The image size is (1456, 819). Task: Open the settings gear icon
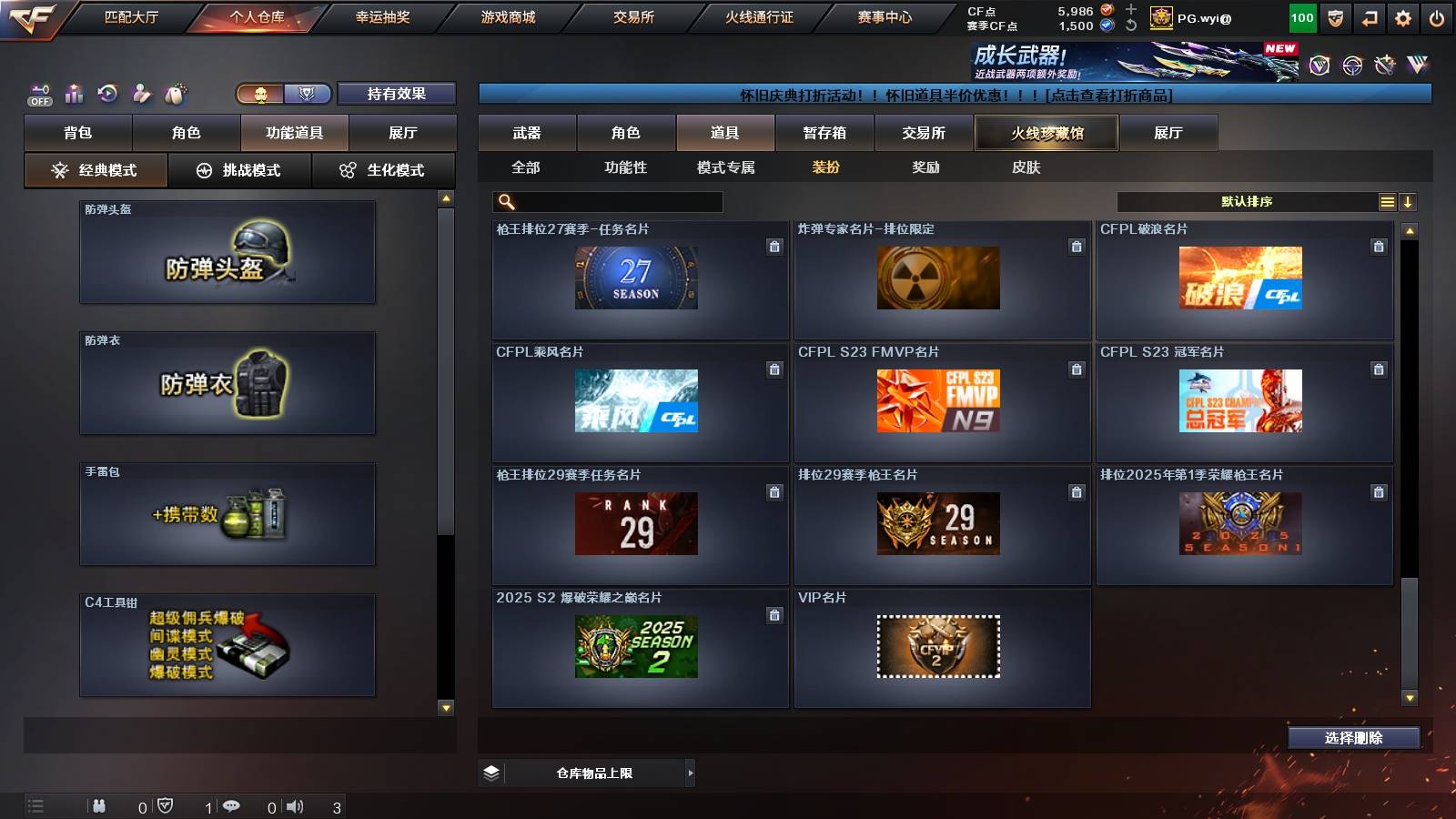[1402, 16]
